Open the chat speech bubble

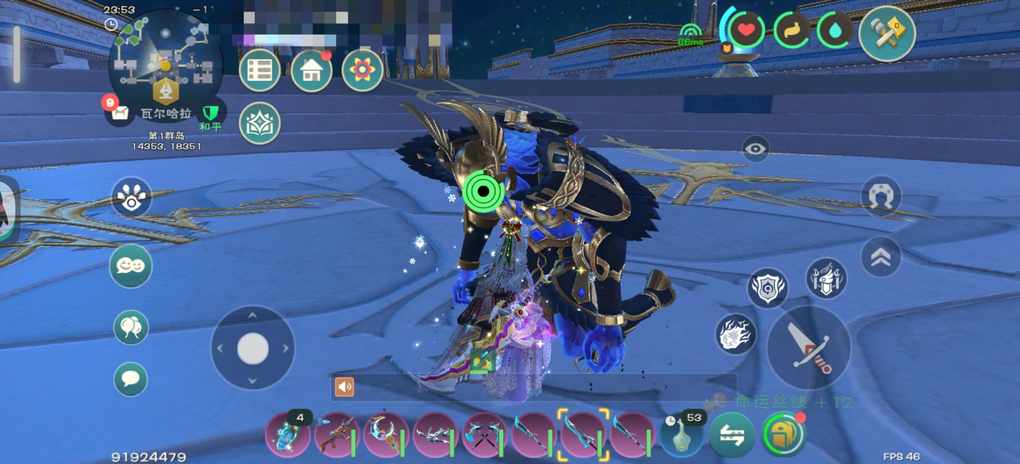click(x=131, y=379)
